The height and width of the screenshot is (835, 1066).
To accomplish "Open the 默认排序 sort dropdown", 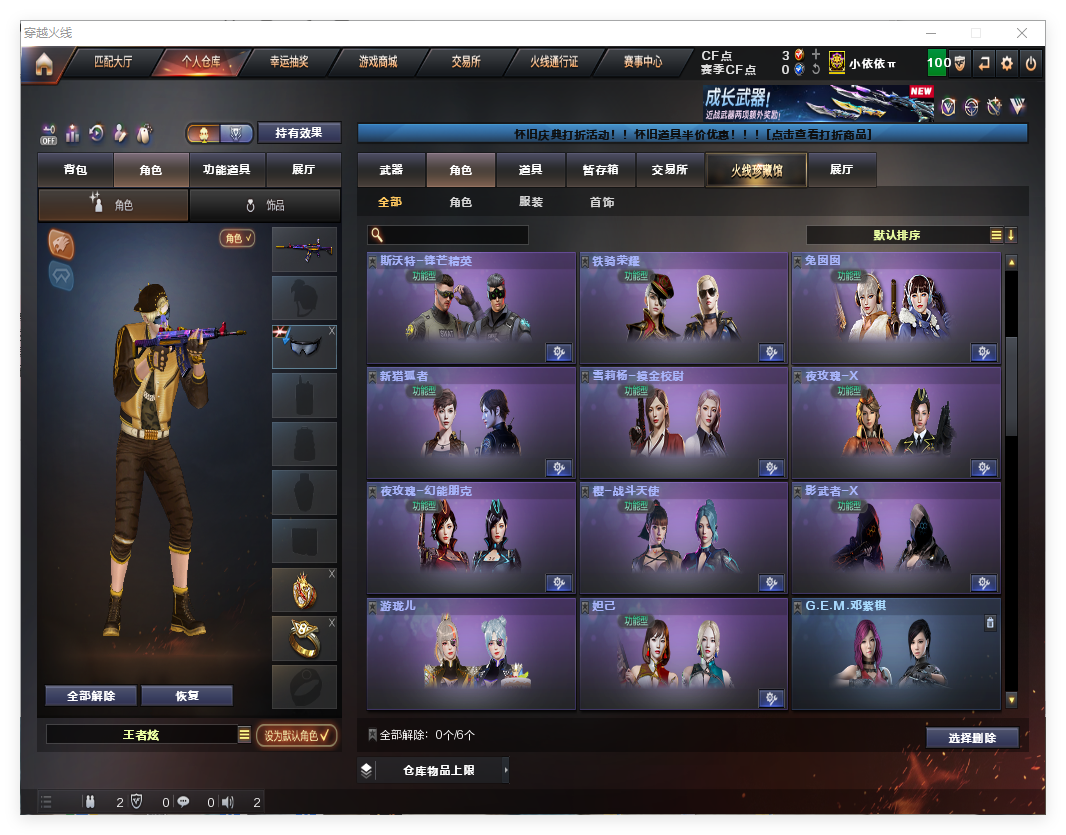I will [897, 235].
